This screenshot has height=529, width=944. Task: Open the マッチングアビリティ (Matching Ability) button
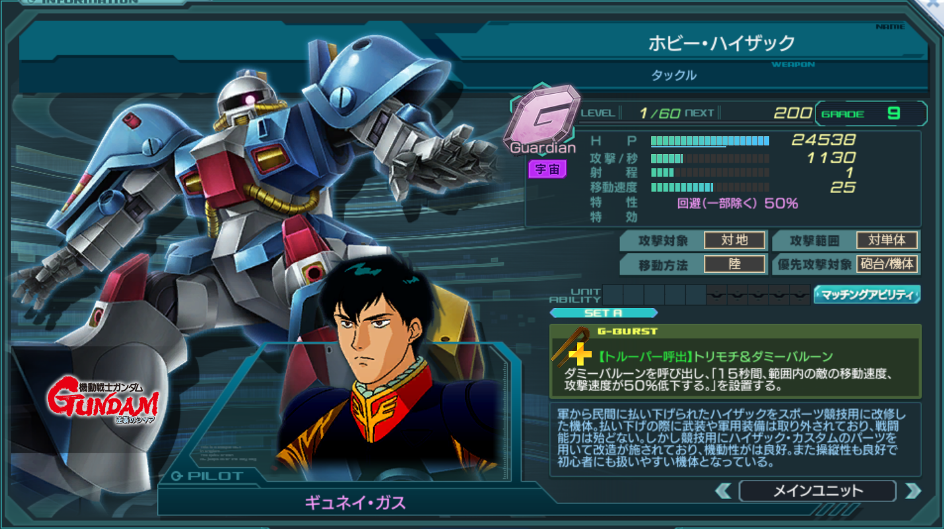point(867,294)
